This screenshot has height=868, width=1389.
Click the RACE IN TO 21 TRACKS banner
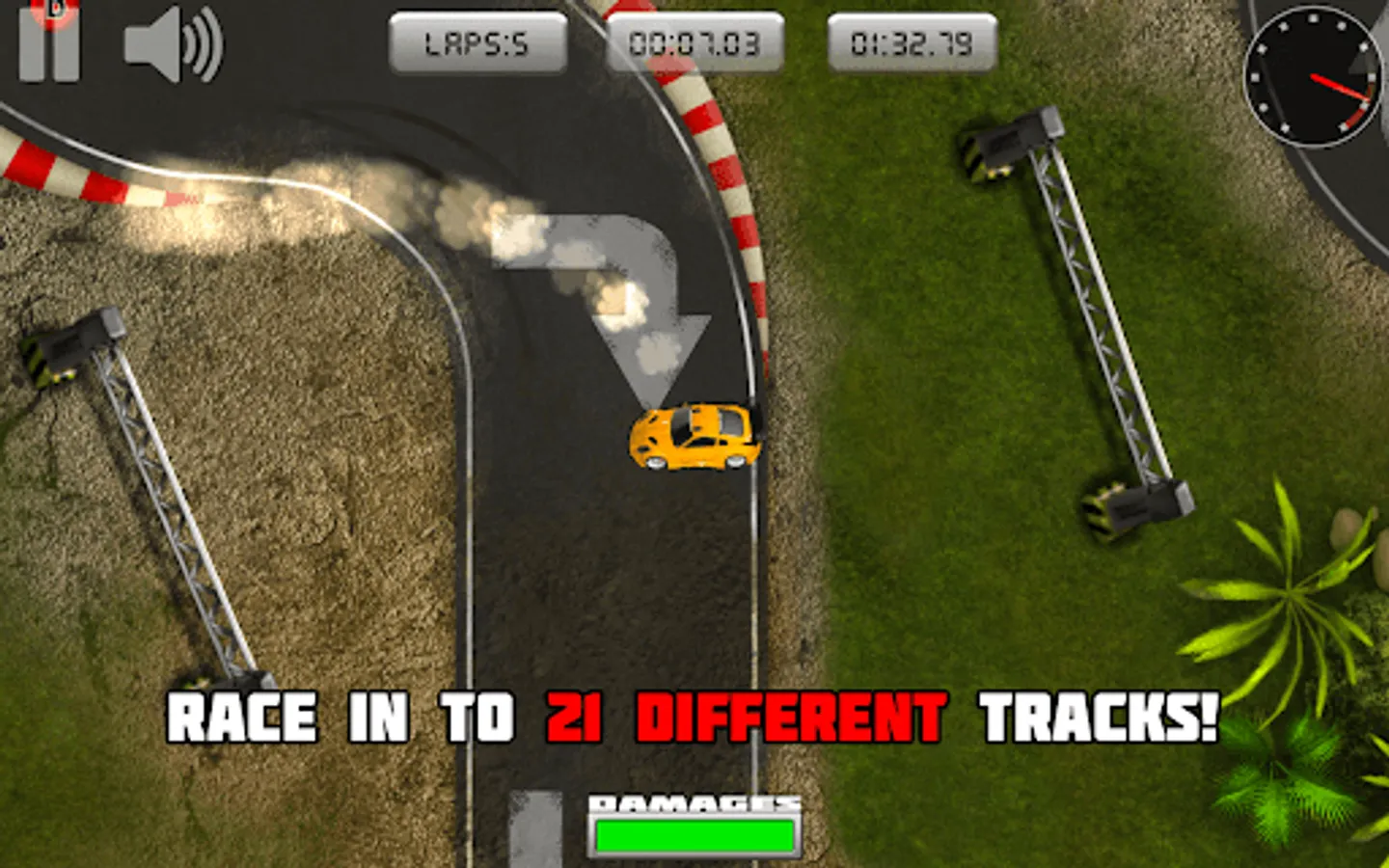694,716
